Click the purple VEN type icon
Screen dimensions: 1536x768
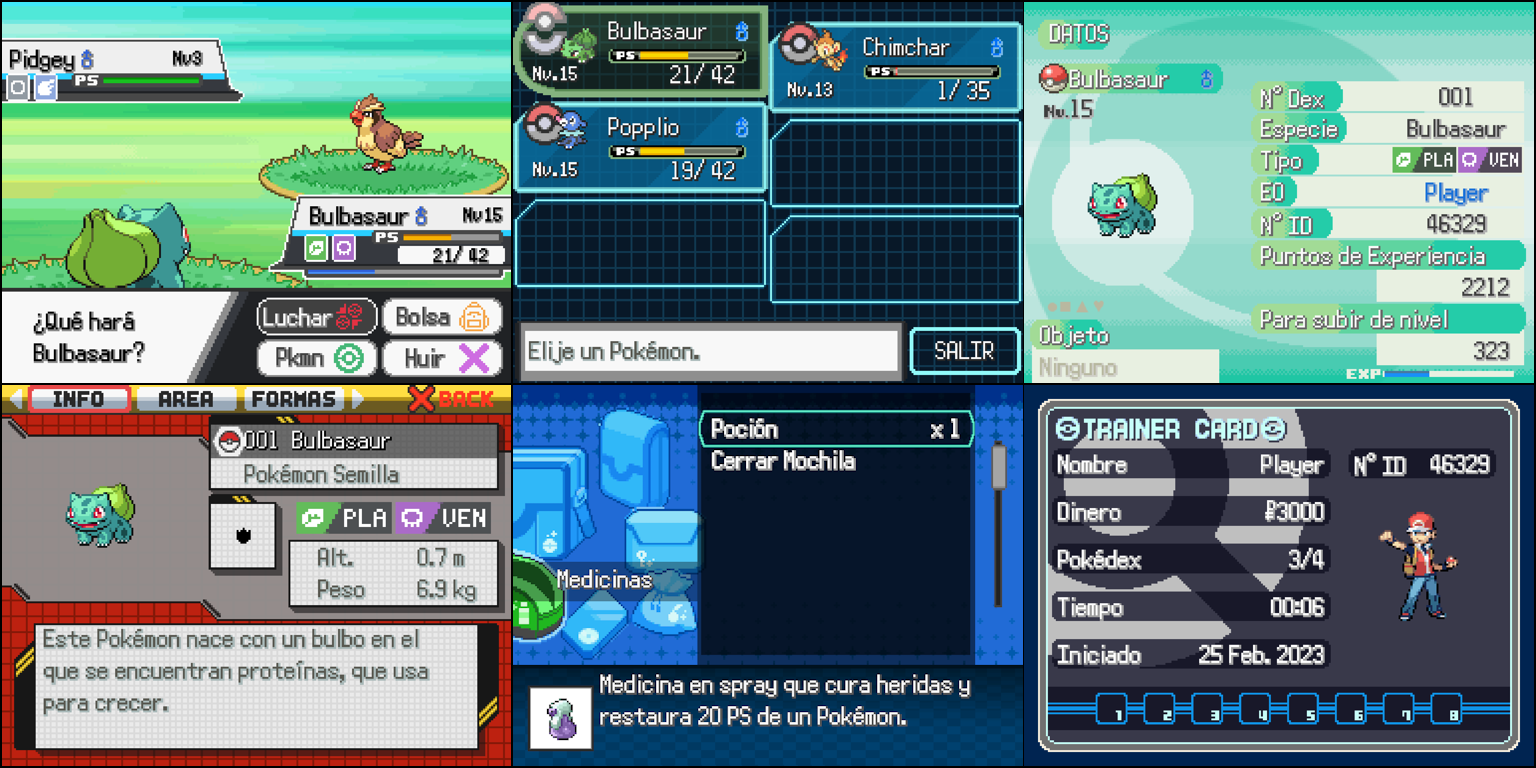coord(410,517)
